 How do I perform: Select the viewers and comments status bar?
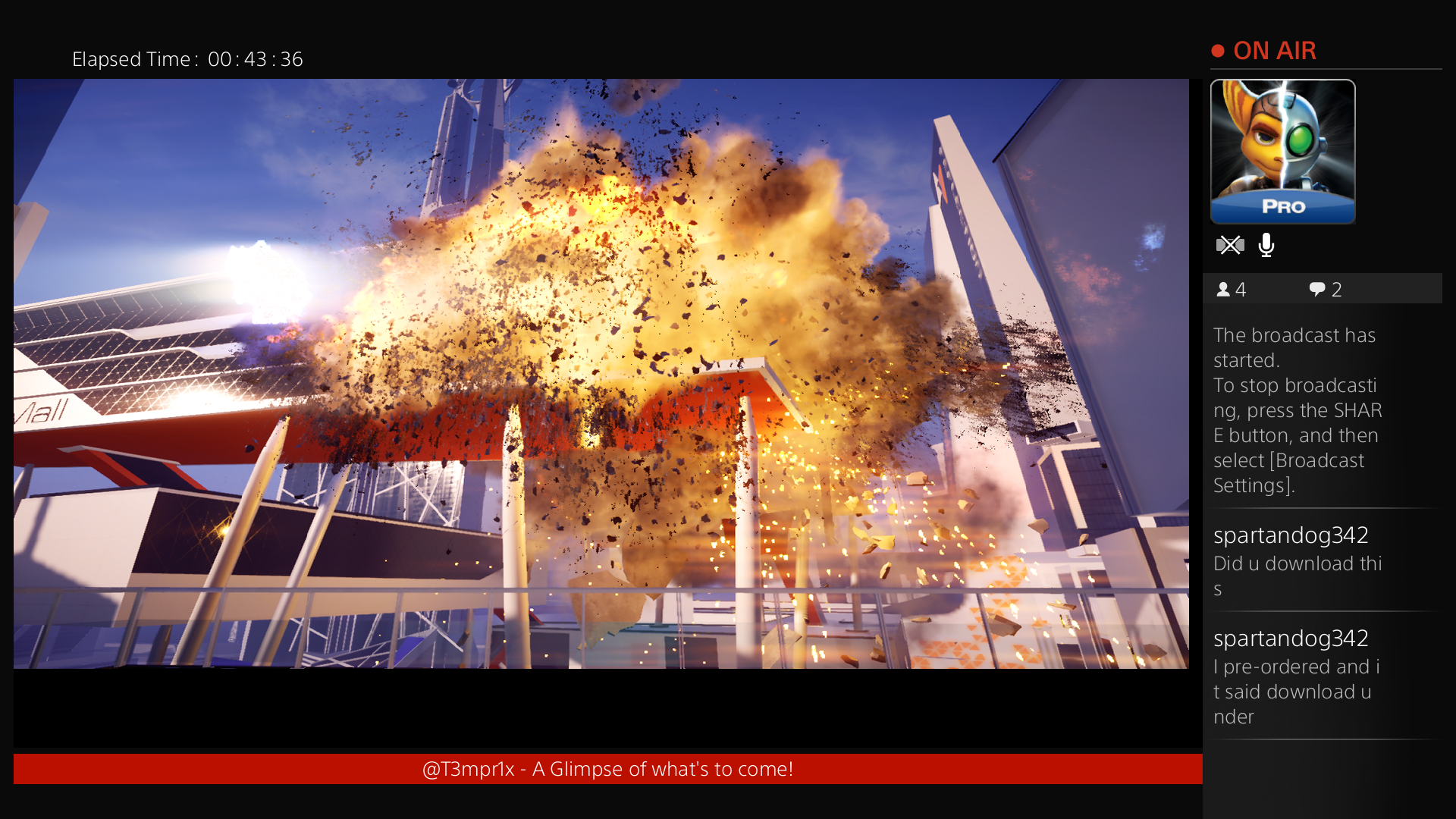click(1323, 289)
